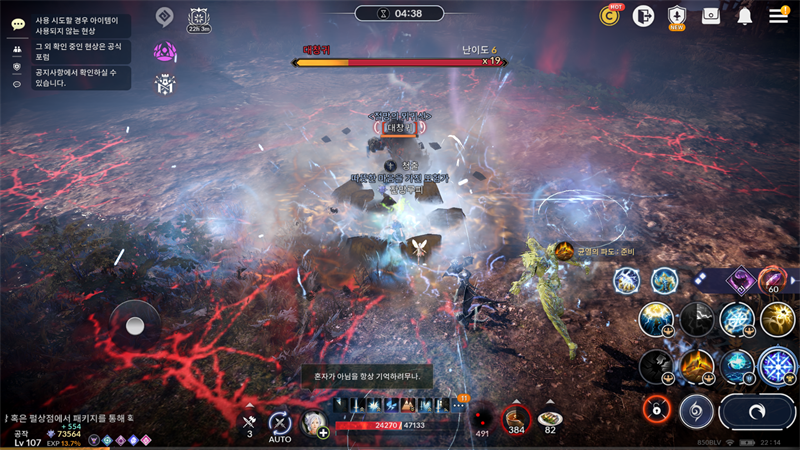Open the yellow coin shop icon
Screen dimensions: 800x450
(x=609, y=15)
